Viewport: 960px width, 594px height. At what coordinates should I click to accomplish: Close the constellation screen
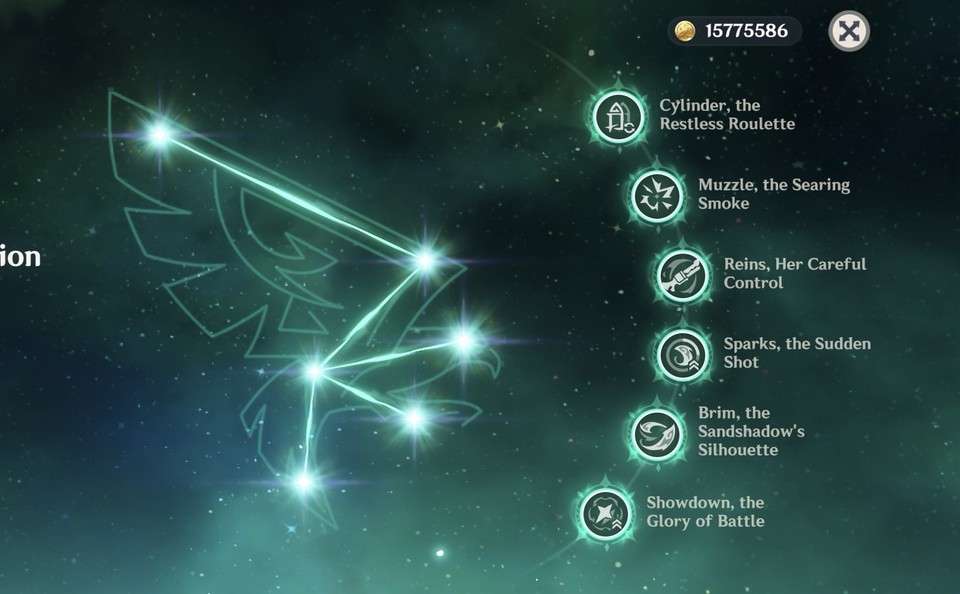tap(849, 31)
